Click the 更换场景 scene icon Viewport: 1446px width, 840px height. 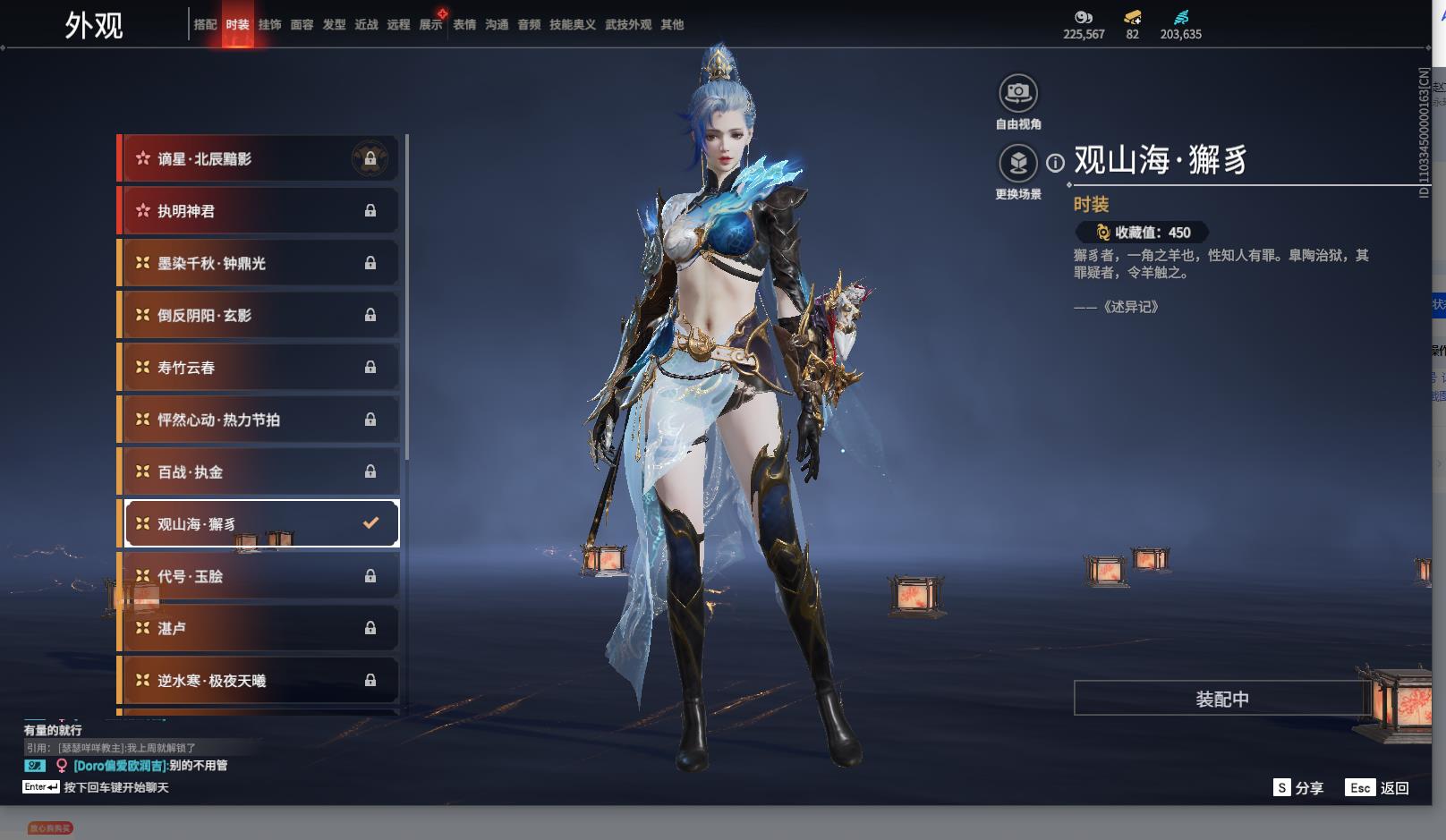[1017, 163]
